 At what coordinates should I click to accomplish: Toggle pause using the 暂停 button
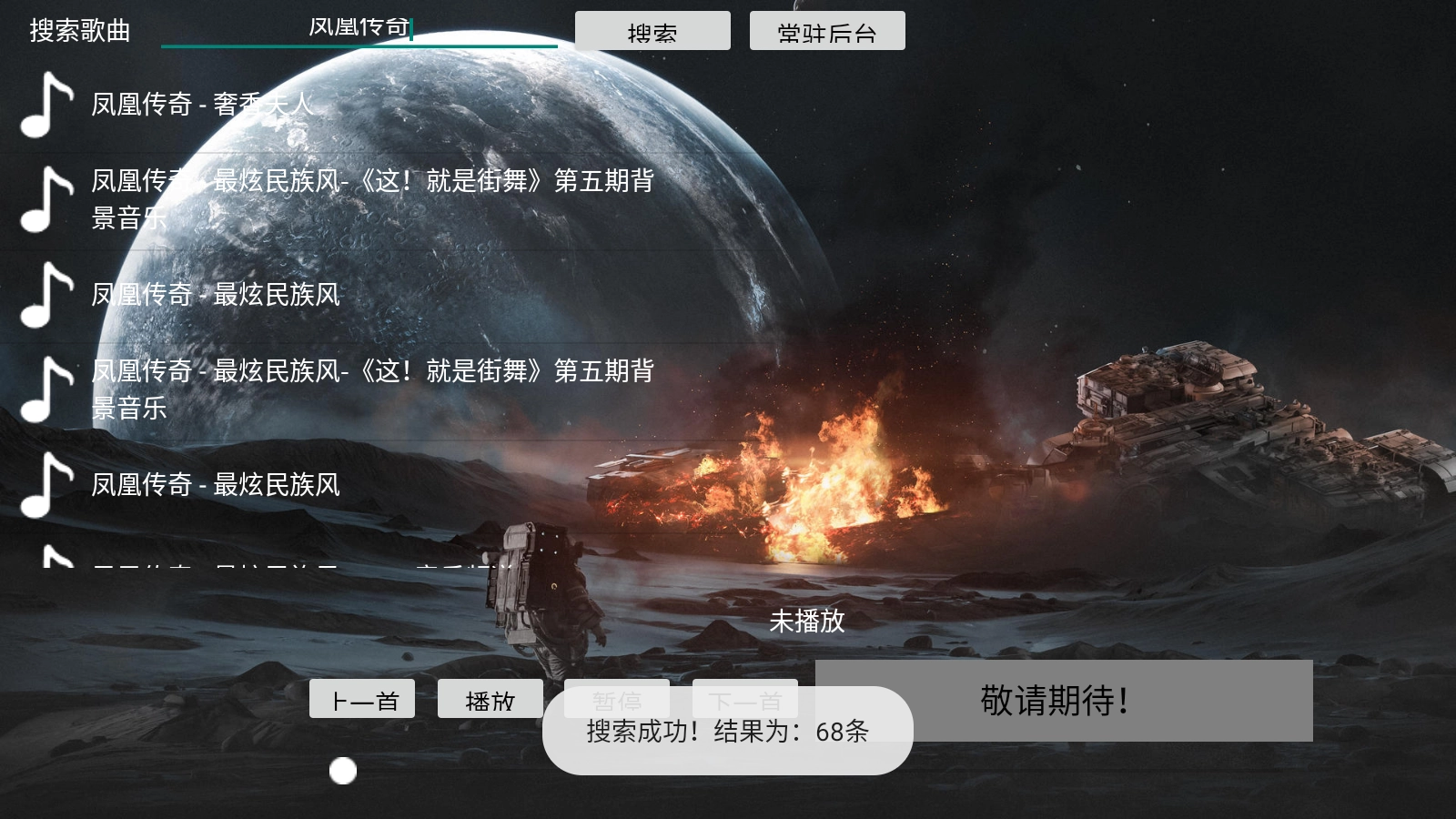tap(617, 701)
